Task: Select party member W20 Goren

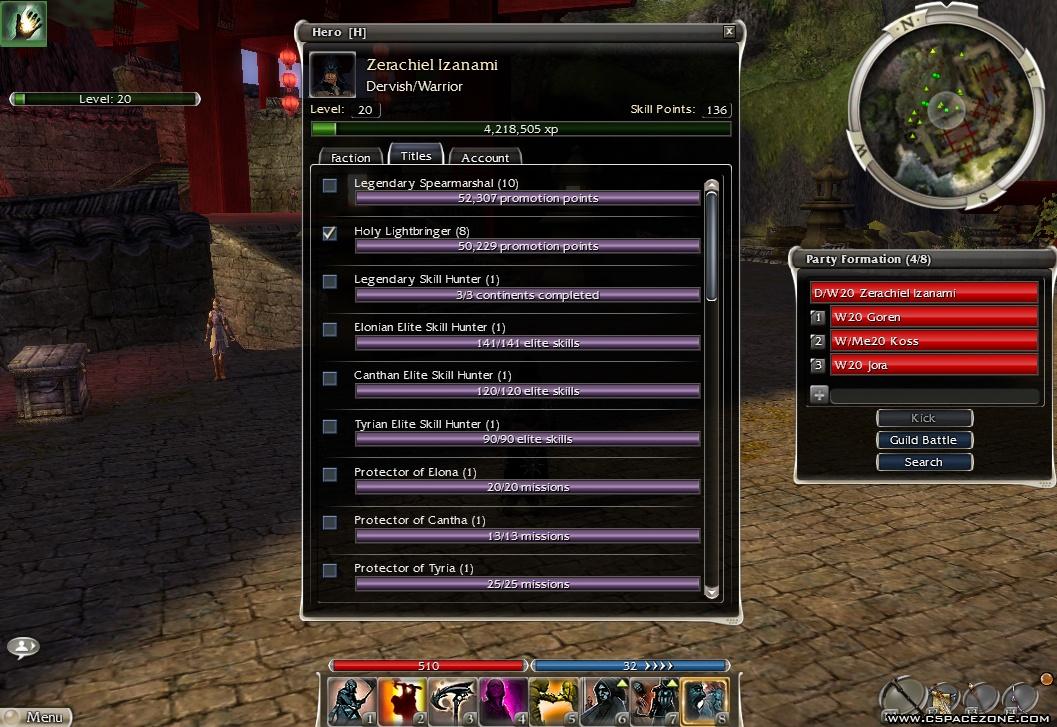Action: coord(933,317)
